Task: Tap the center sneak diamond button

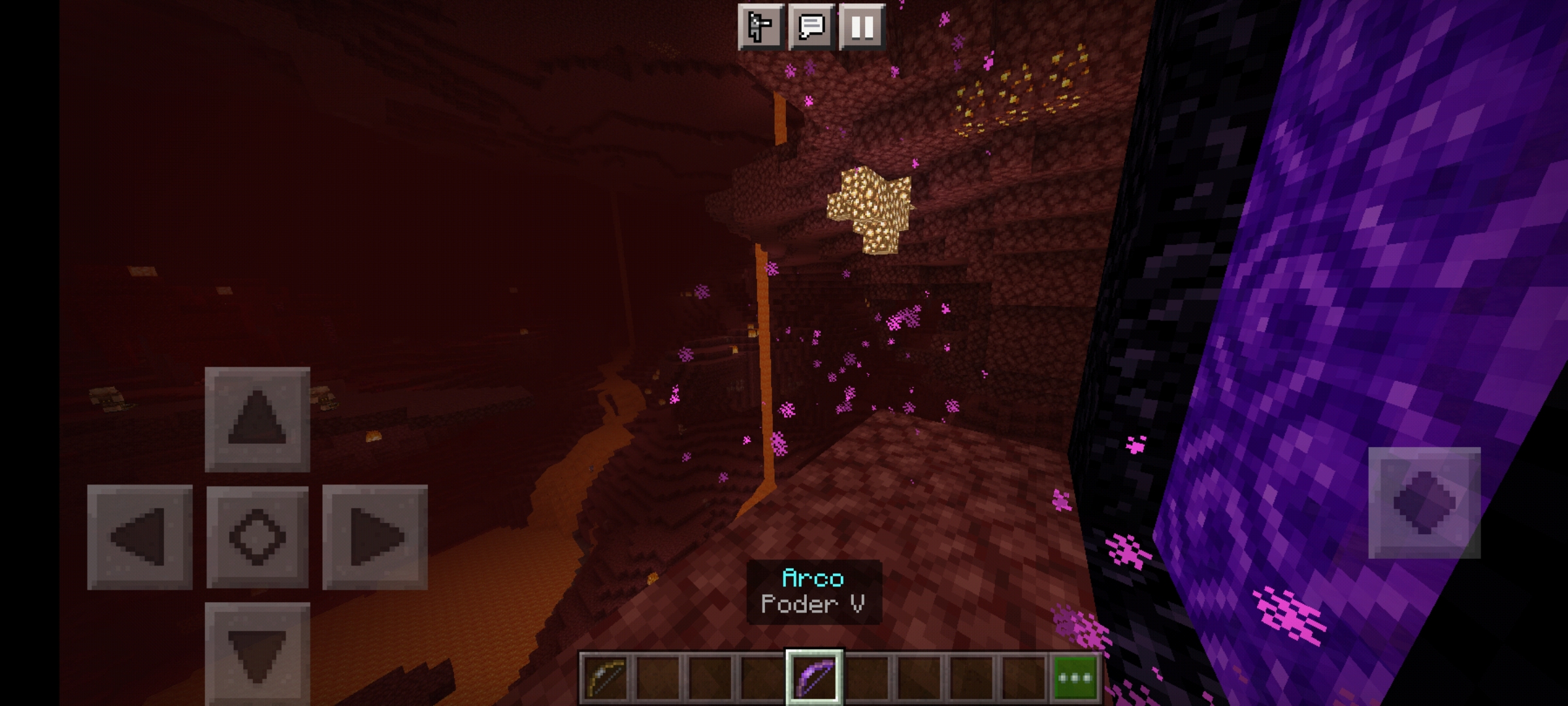Action: pyautogui.click(x=257, y=537)
